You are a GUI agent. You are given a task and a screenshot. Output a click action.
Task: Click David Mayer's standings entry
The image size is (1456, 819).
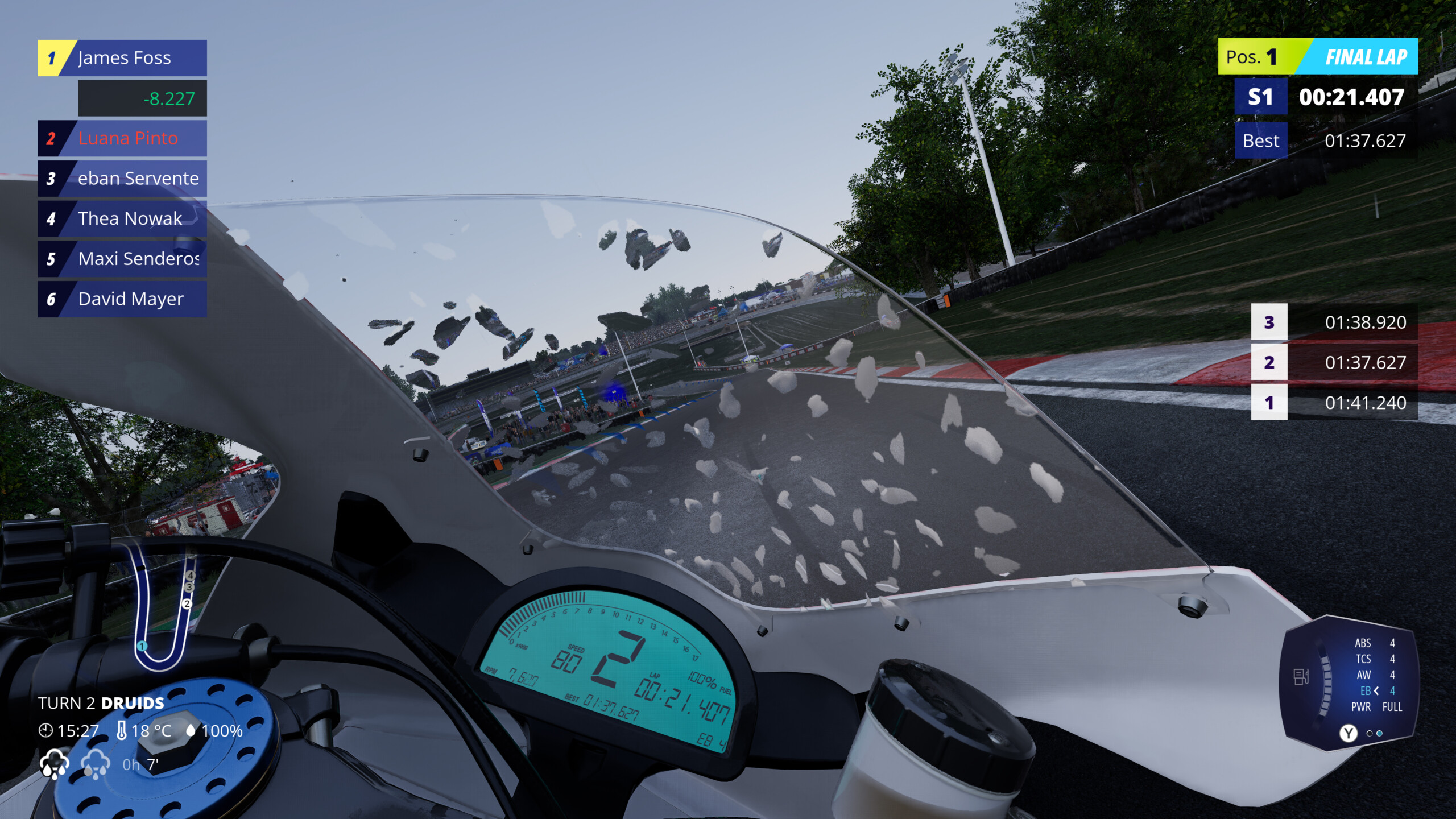point(122,299)
